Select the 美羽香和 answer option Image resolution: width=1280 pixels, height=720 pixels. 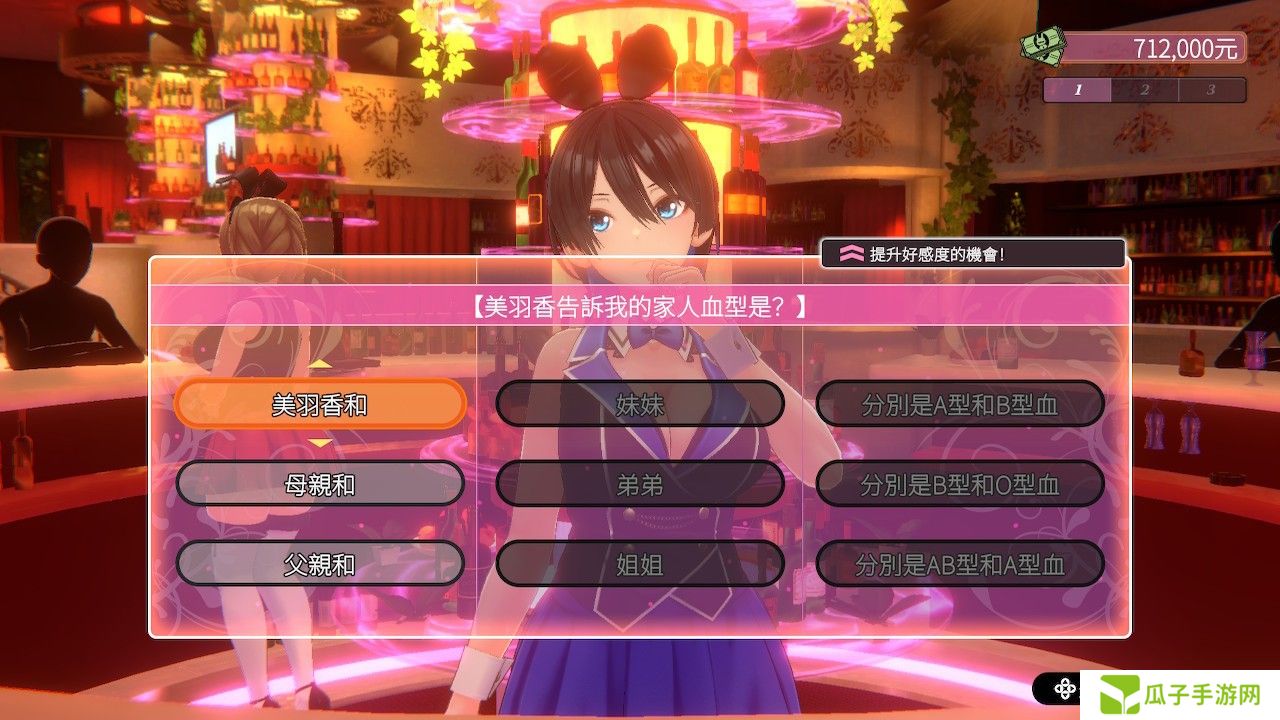tap(320, 404)
